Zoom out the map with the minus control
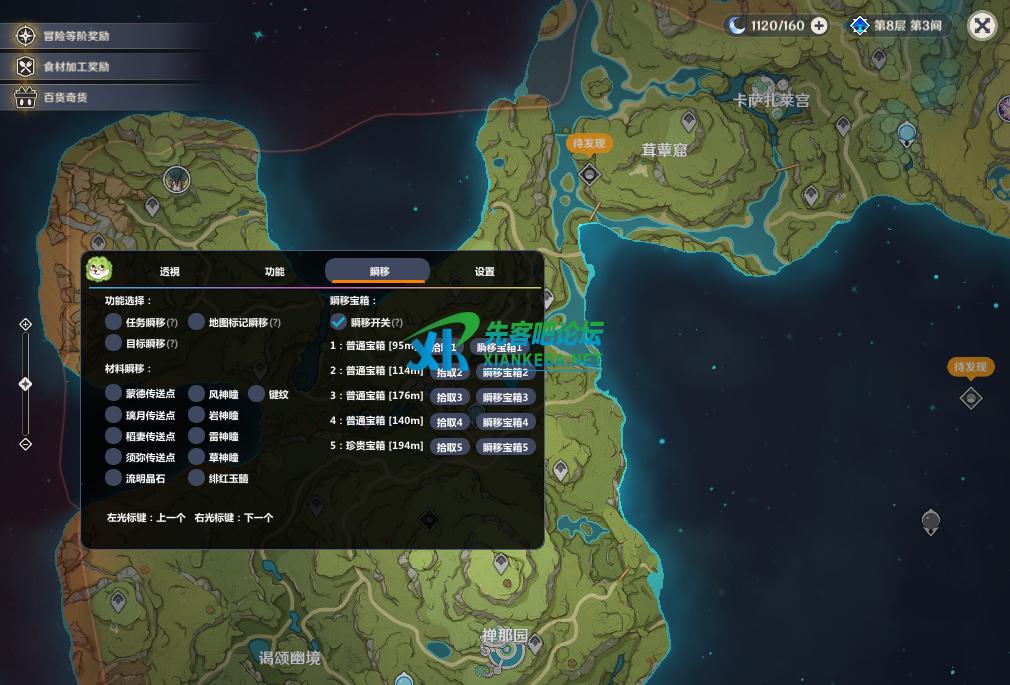 [26, 444]
